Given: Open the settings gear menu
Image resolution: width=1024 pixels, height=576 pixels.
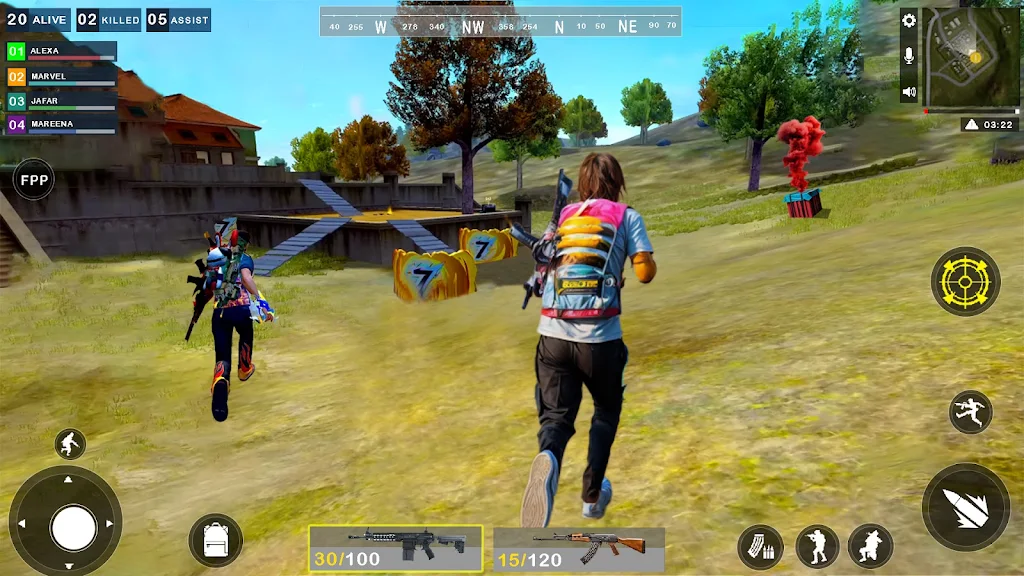Looking at the screenshot, I should click(909, 20).
